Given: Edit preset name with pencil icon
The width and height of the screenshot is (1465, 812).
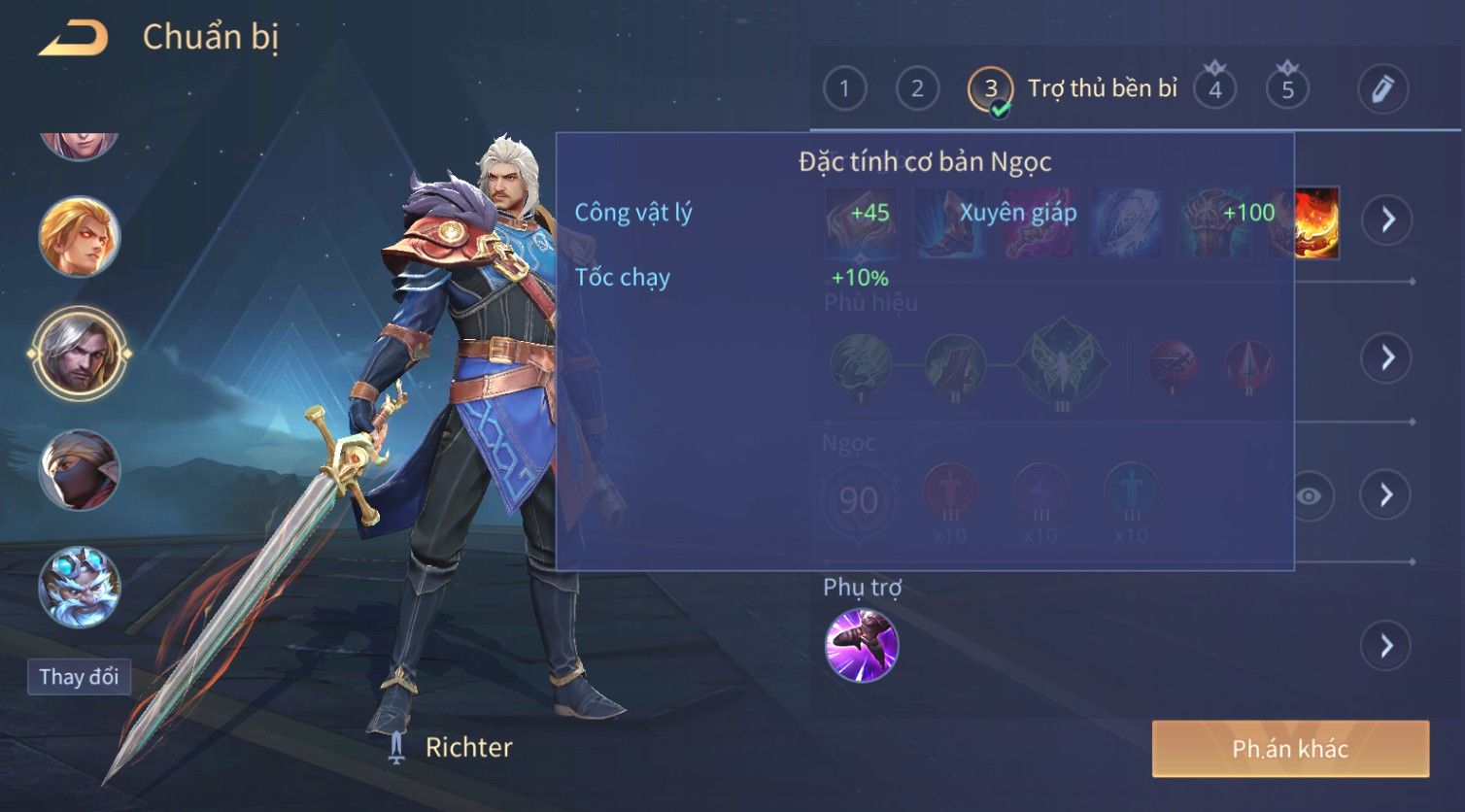Looking at the screenshot, I should [1382, 89].
